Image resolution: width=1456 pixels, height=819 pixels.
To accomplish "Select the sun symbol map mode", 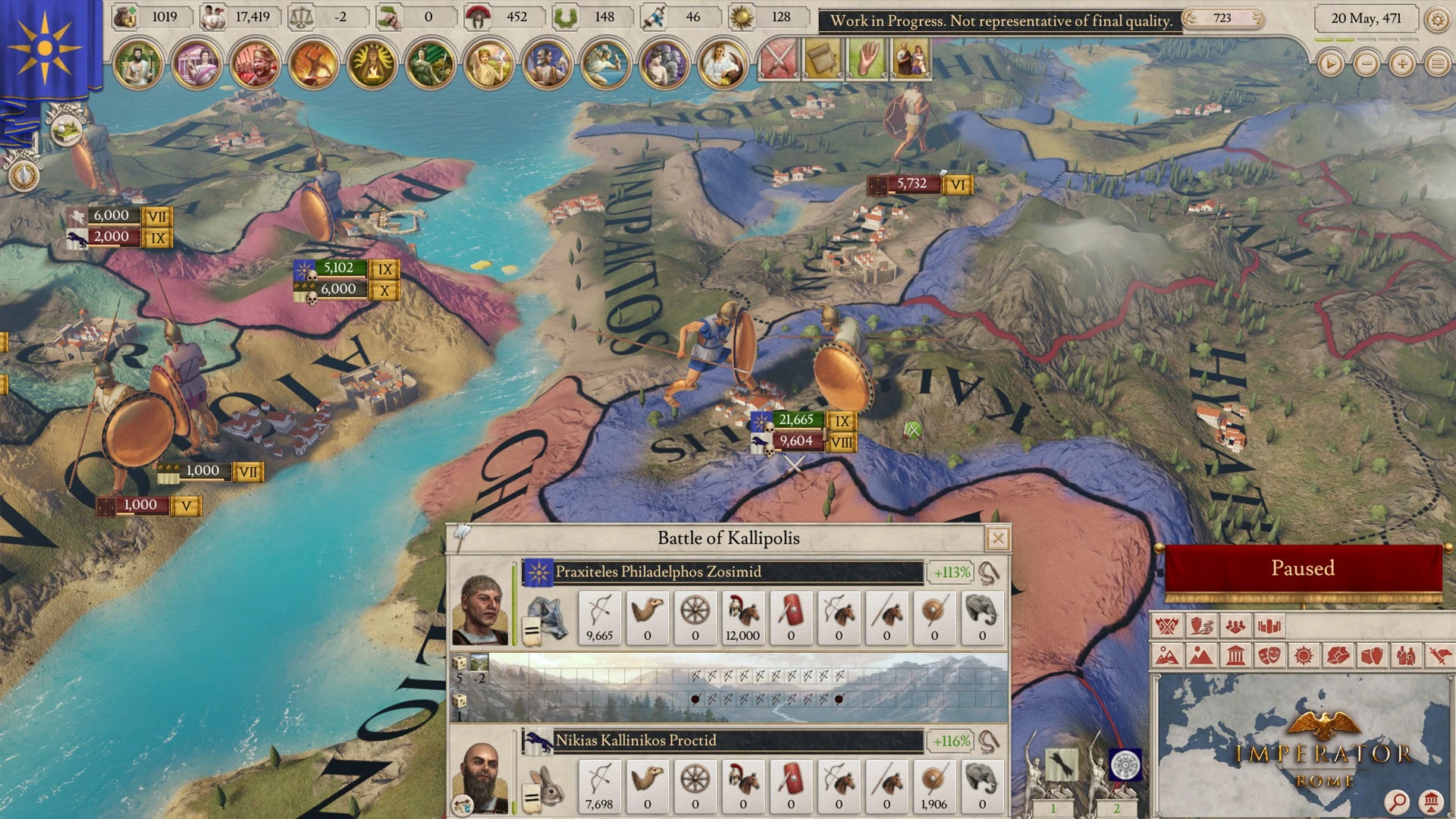I will point(1304,655).
